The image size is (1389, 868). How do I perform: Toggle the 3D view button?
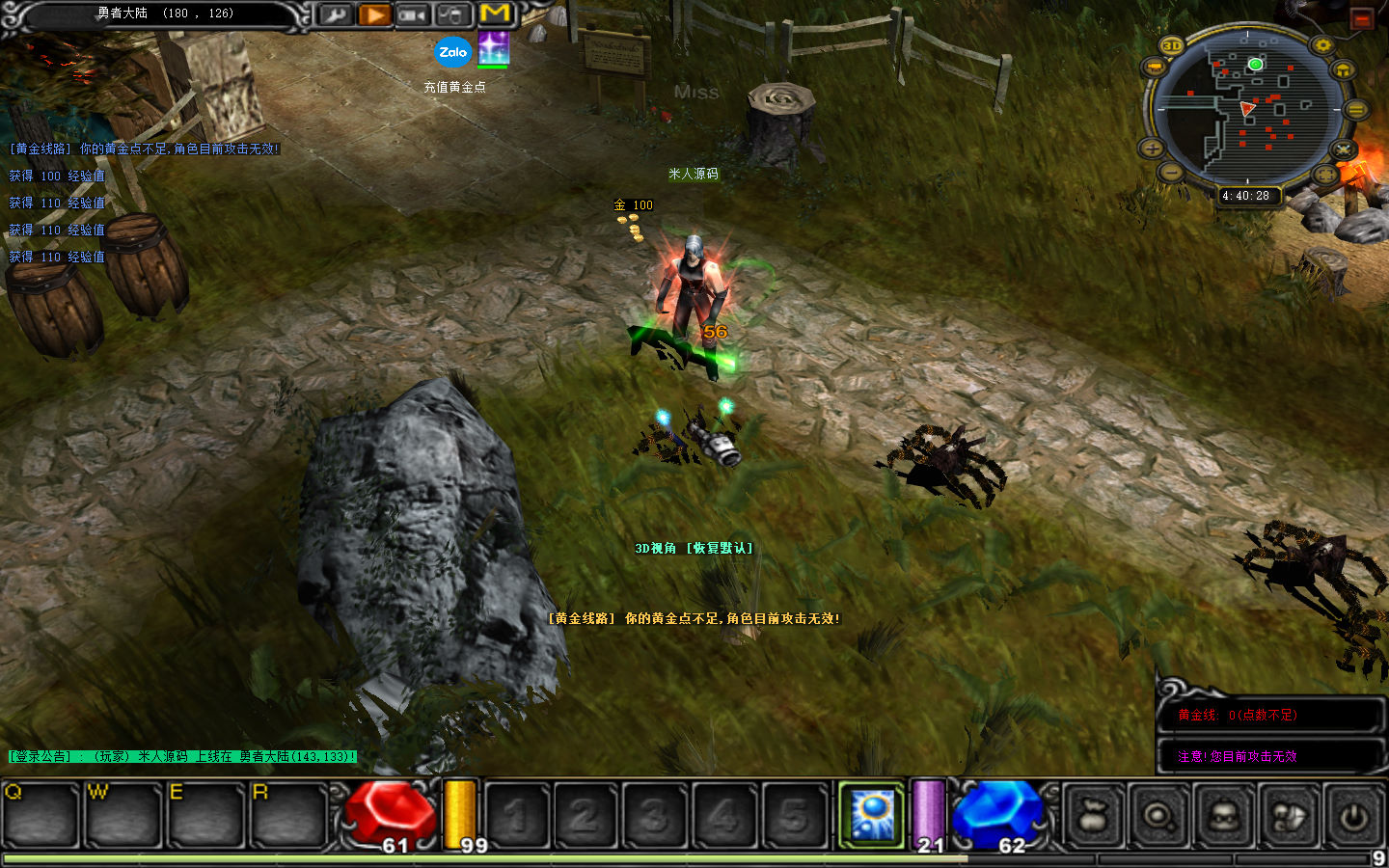(1172, 45)
